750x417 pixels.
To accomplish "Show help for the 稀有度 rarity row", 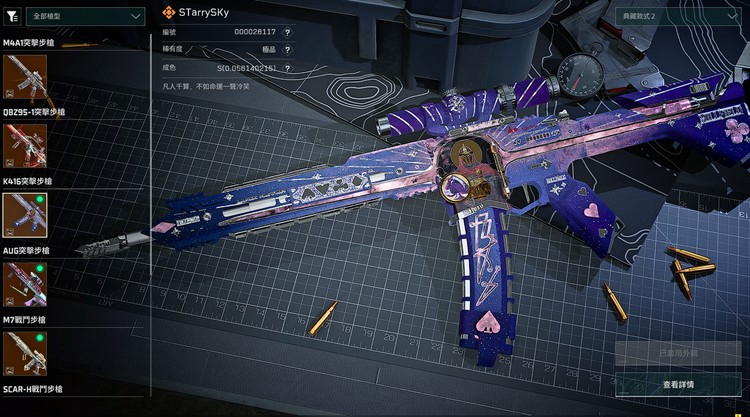I will (287, 50).
